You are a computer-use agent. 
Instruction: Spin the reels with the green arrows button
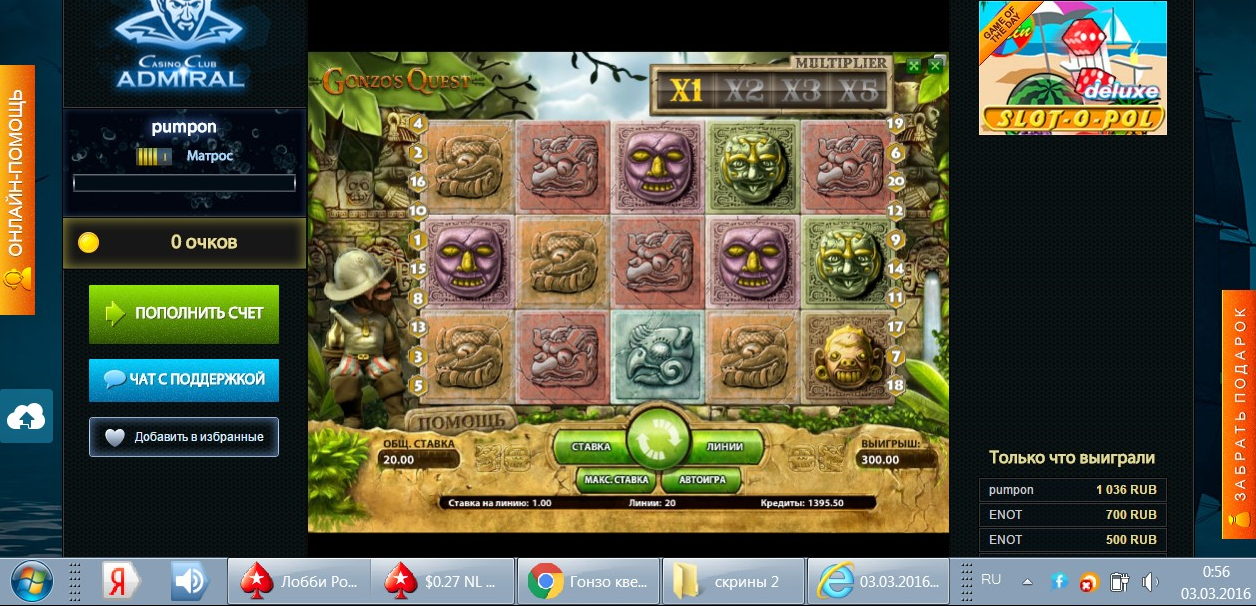pos(659,439)
